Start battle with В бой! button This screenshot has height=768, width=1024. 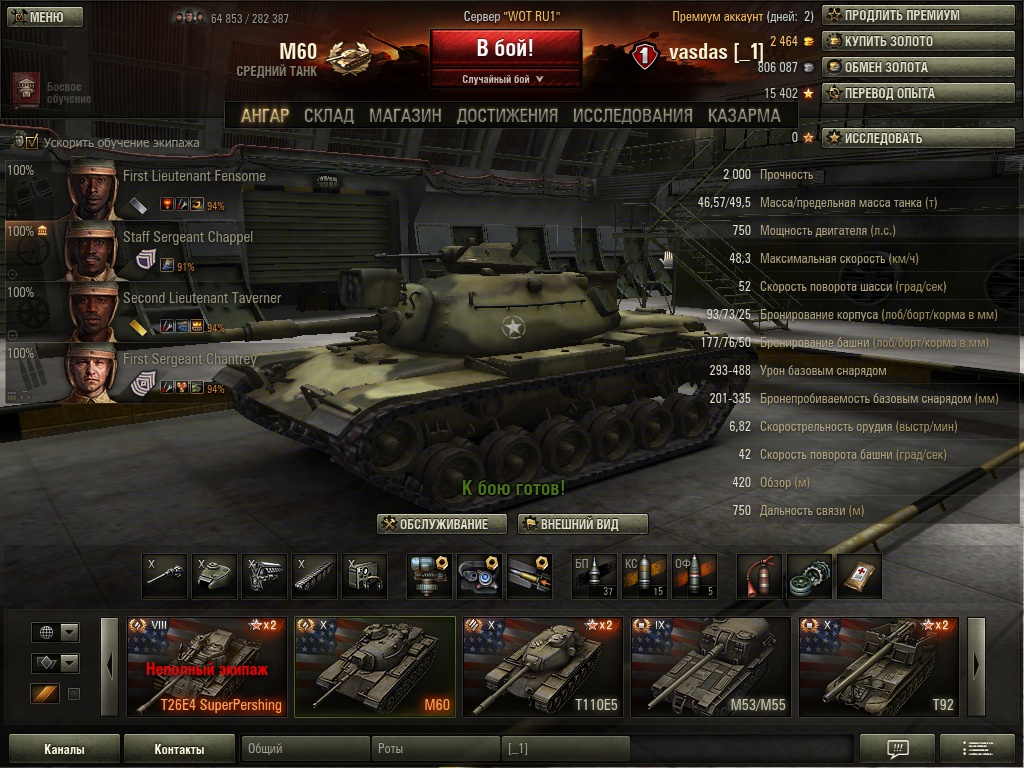[x=505, y=48]
